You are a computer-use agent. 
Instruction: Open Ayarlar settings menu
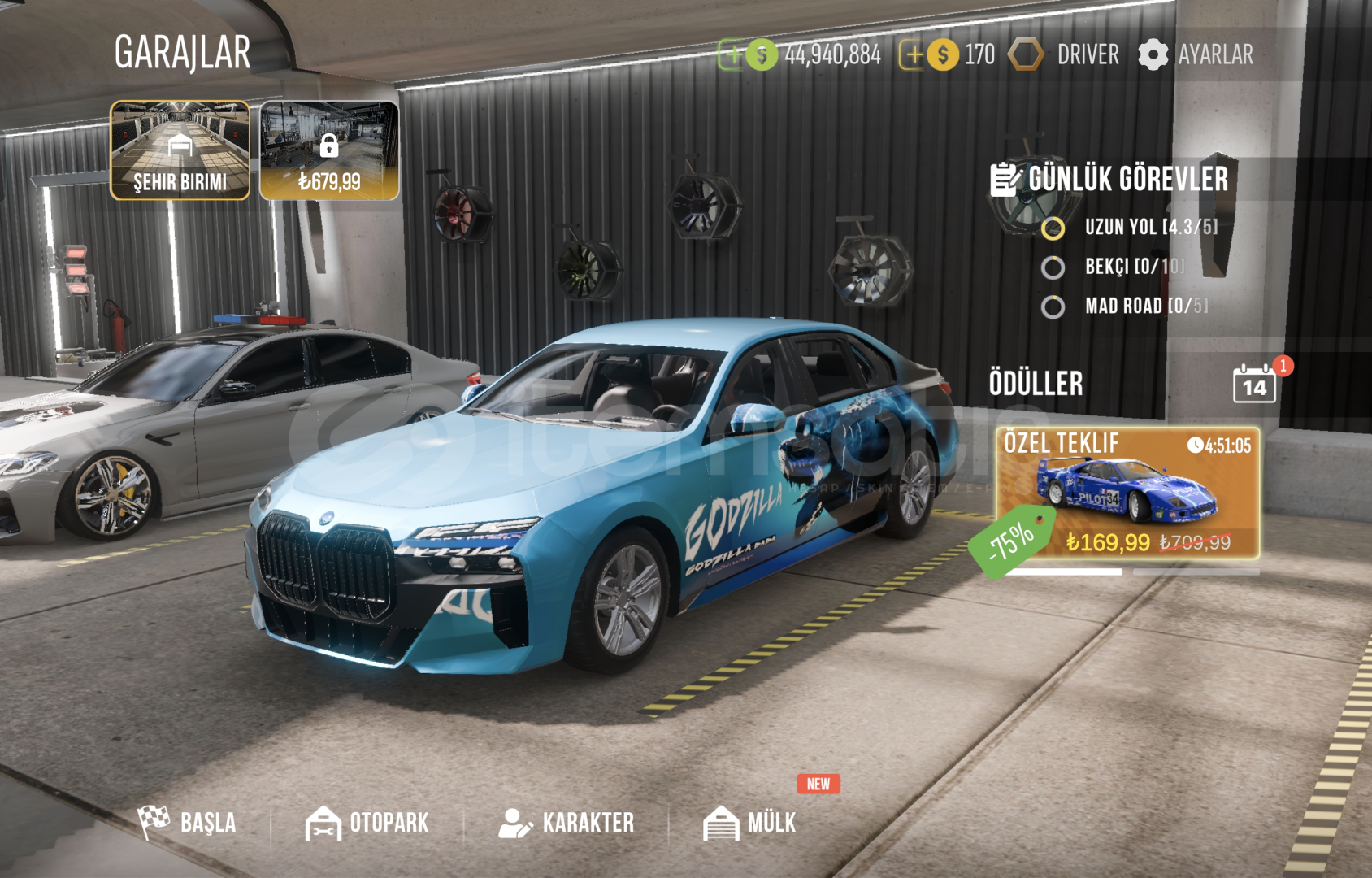click(1196, 55)
